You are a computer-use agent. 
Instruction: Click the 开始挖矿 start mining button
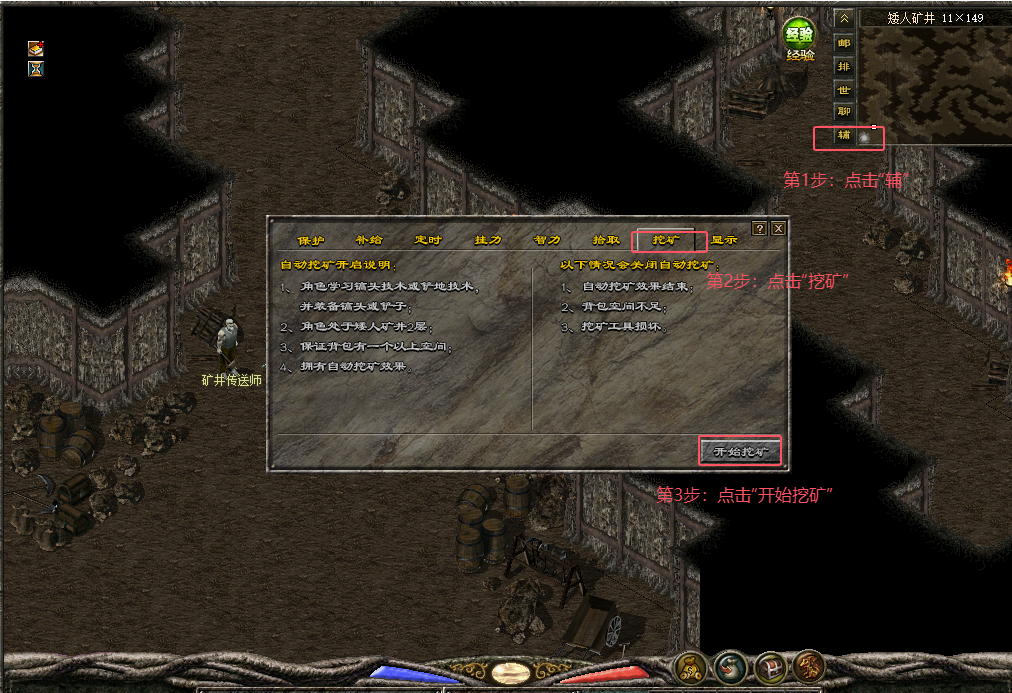(x=740, y=452)
